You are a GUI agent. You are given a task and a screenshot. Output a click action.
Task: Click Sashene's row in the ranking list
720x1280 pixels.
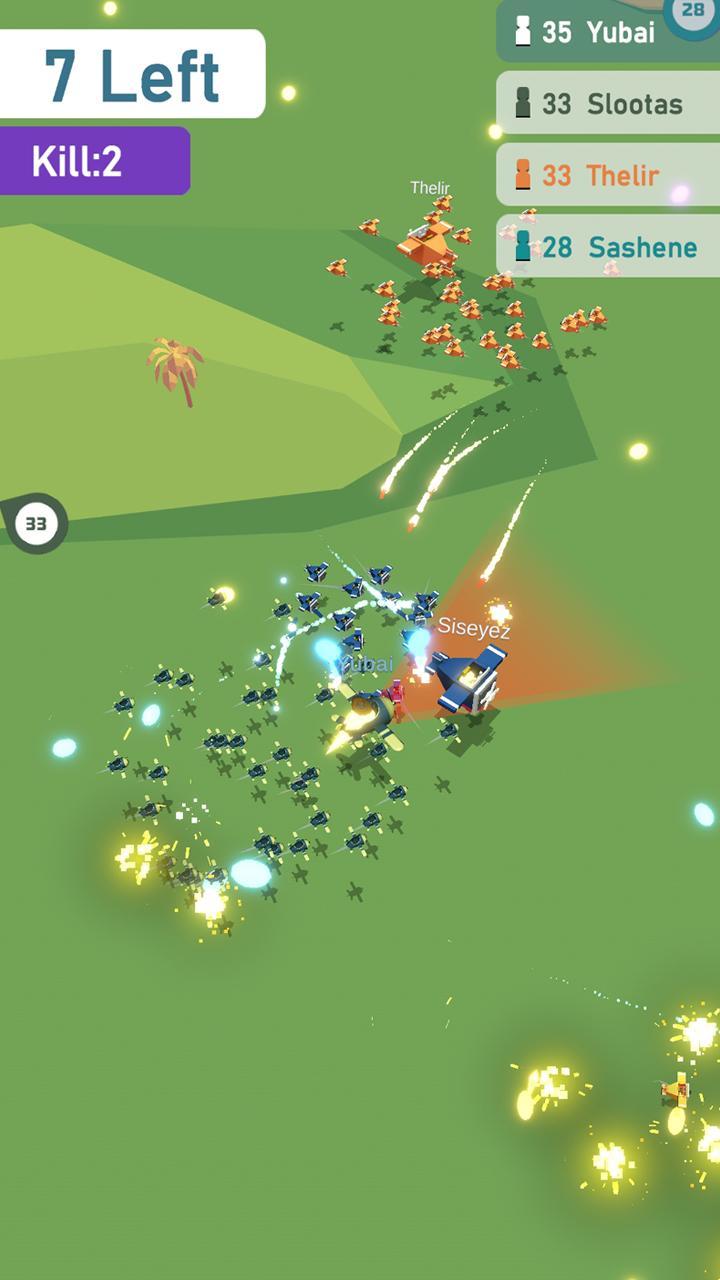[607, 247]
